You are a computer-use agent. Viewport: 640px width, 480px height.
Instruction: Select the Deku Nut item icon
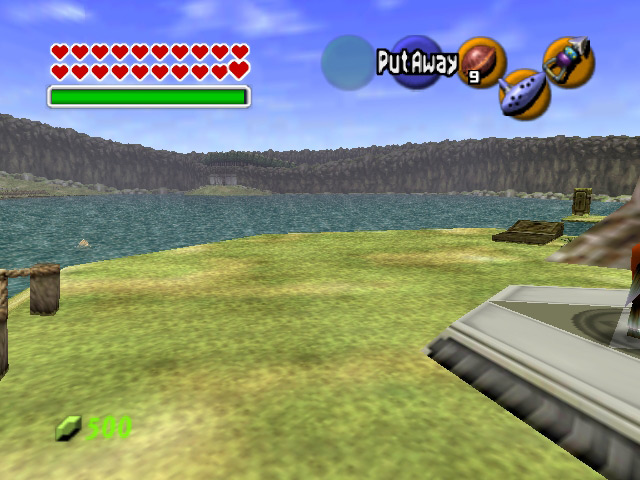482,62
